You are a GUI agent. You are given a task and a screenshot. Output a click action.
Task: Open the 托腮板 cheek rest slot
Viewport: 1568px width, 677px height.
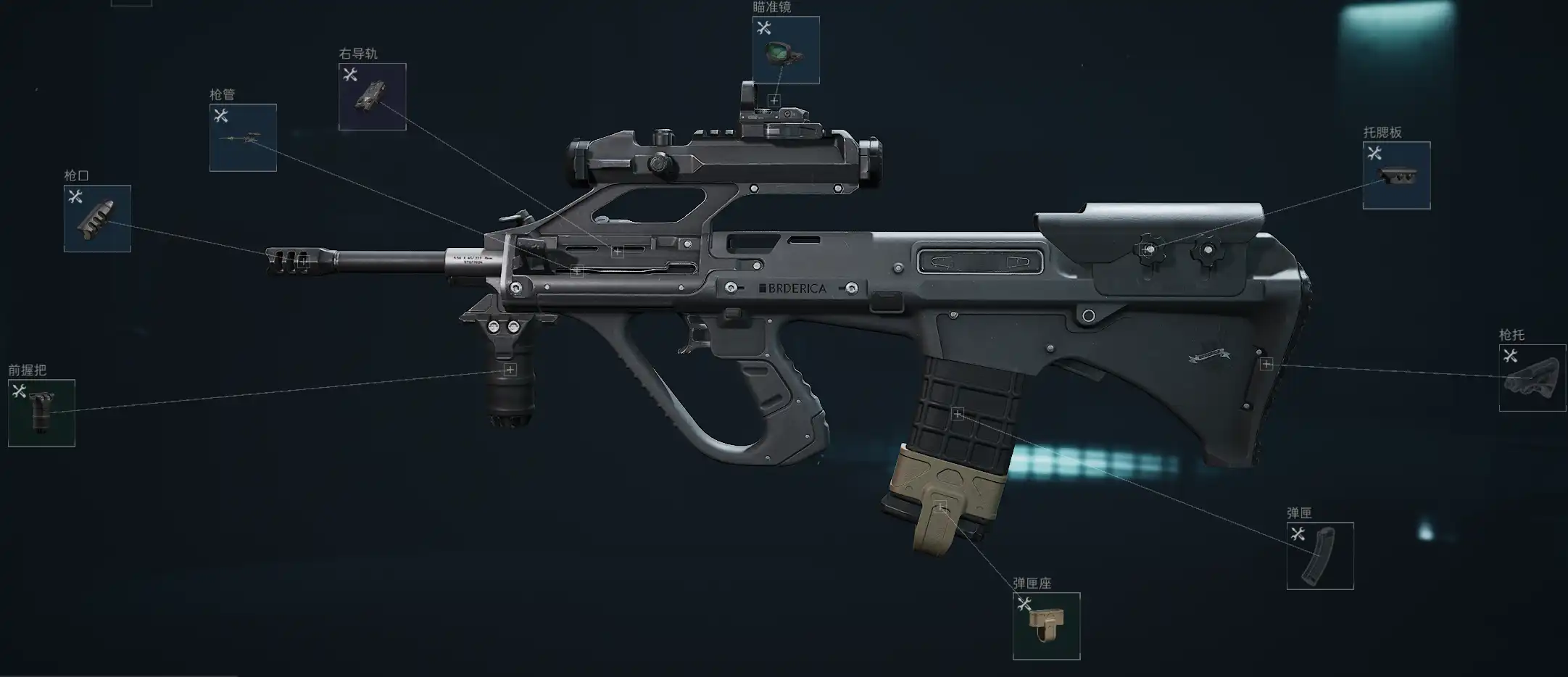1396,175
